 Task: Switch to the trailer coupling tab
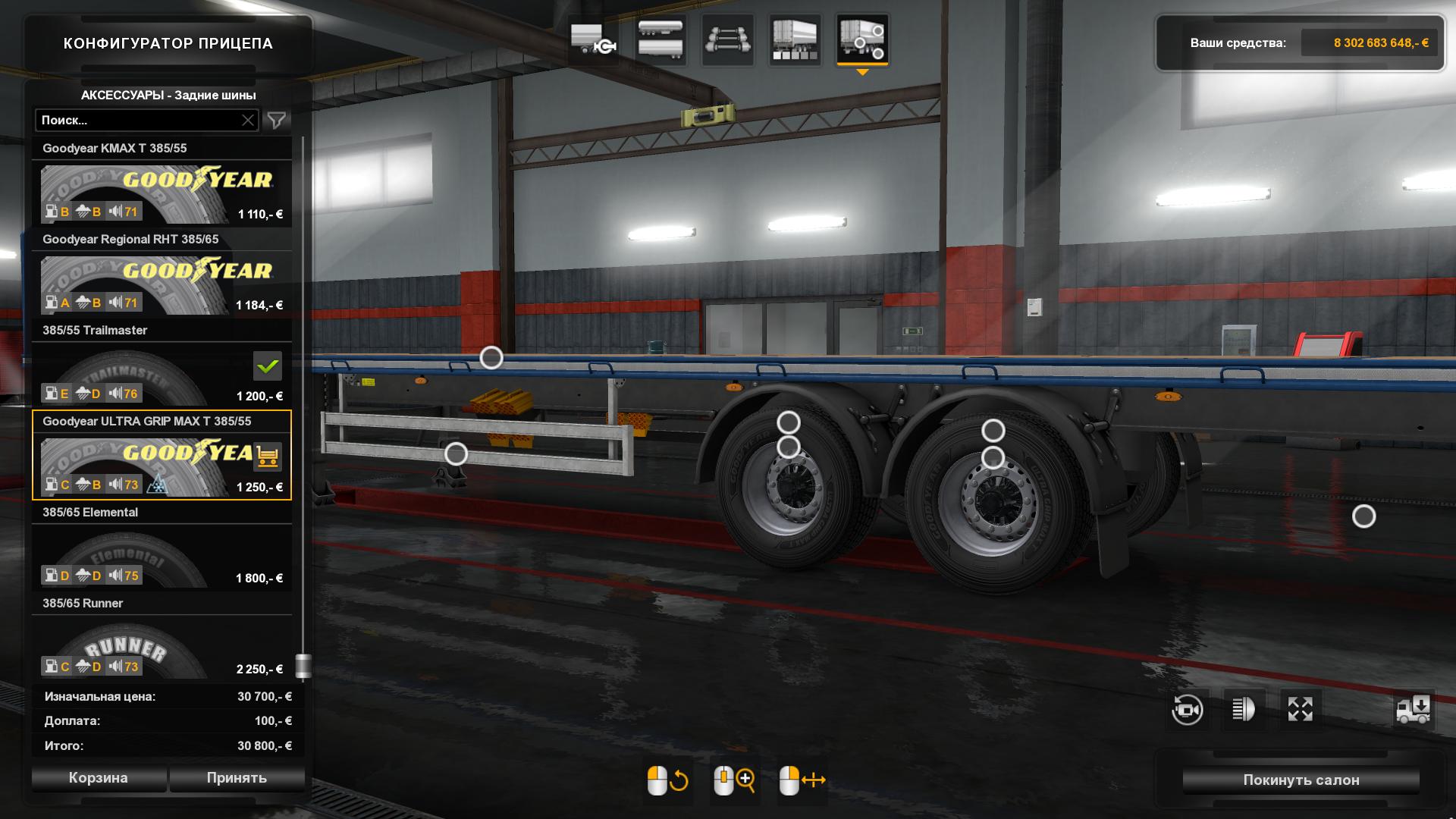(x=593, y=39)
